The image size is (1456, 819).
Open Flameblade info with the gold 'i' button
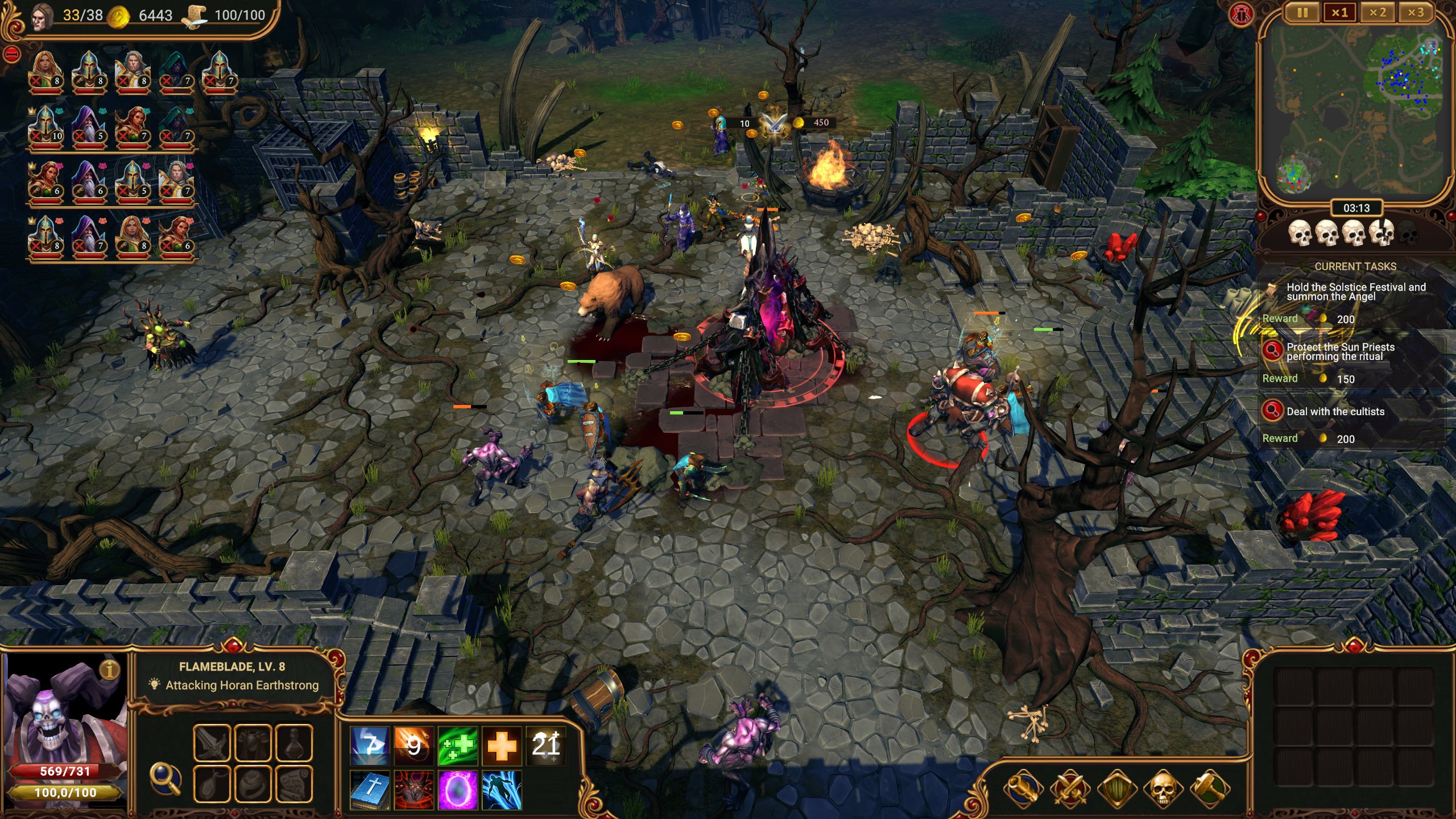click(x=109, y=669)
